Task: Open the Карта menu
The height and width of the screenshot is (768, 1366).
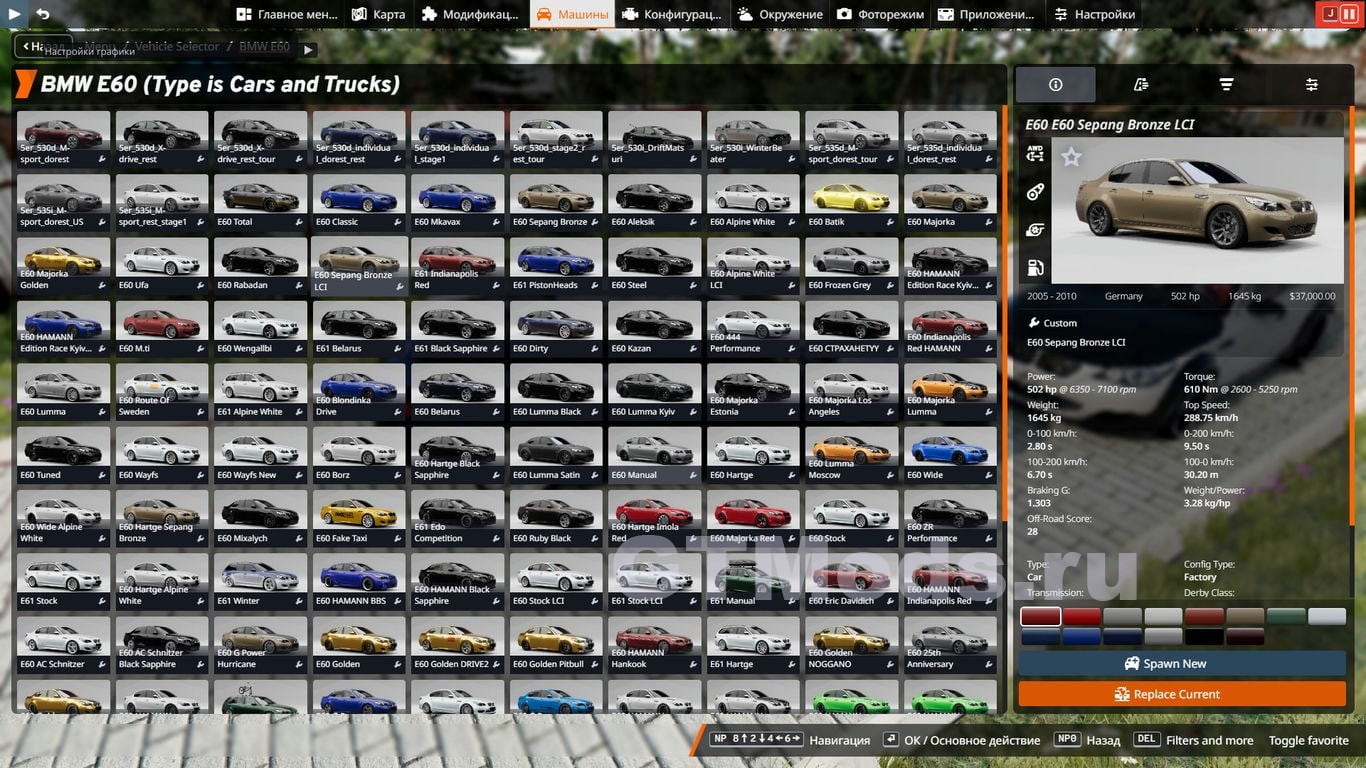Action: tap(379, 14)
